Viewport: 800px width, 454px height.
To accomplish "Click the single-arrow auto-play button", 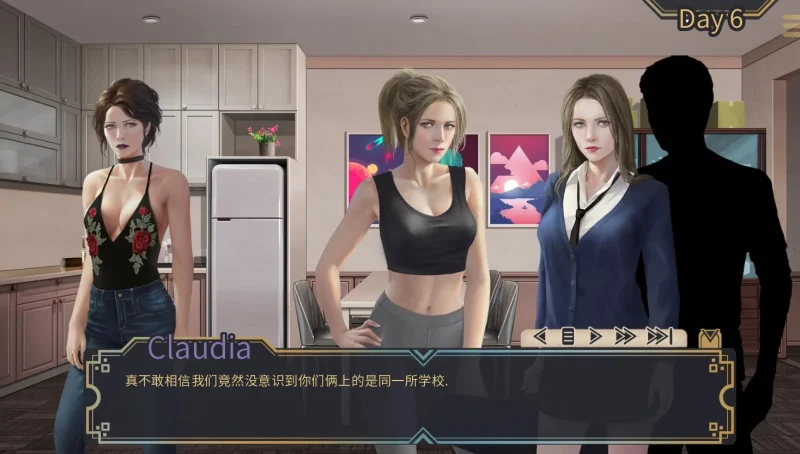I will coord(596,337).
